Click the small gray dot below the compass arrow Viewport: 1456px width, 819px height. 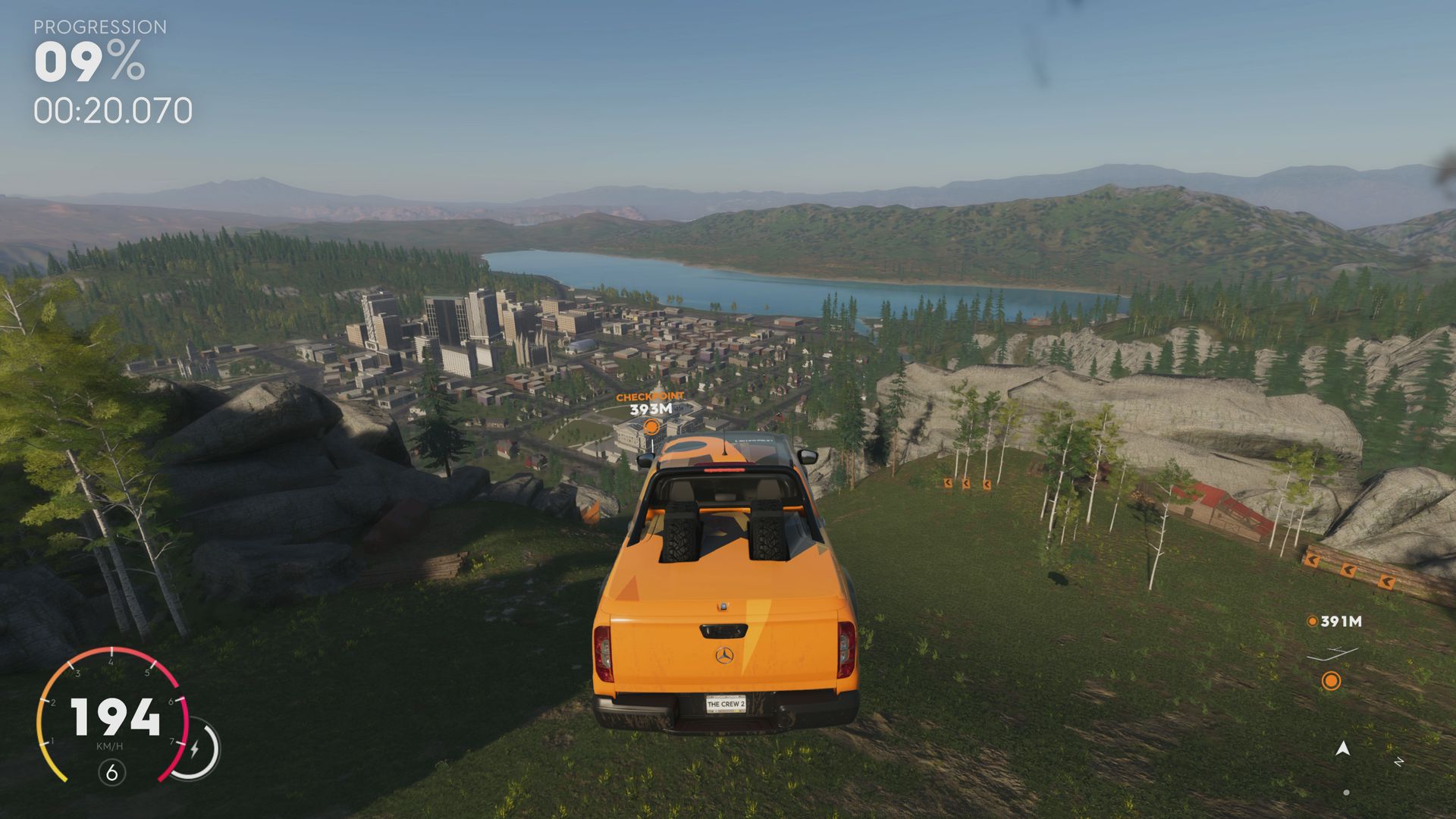(x=1346, y=792)
